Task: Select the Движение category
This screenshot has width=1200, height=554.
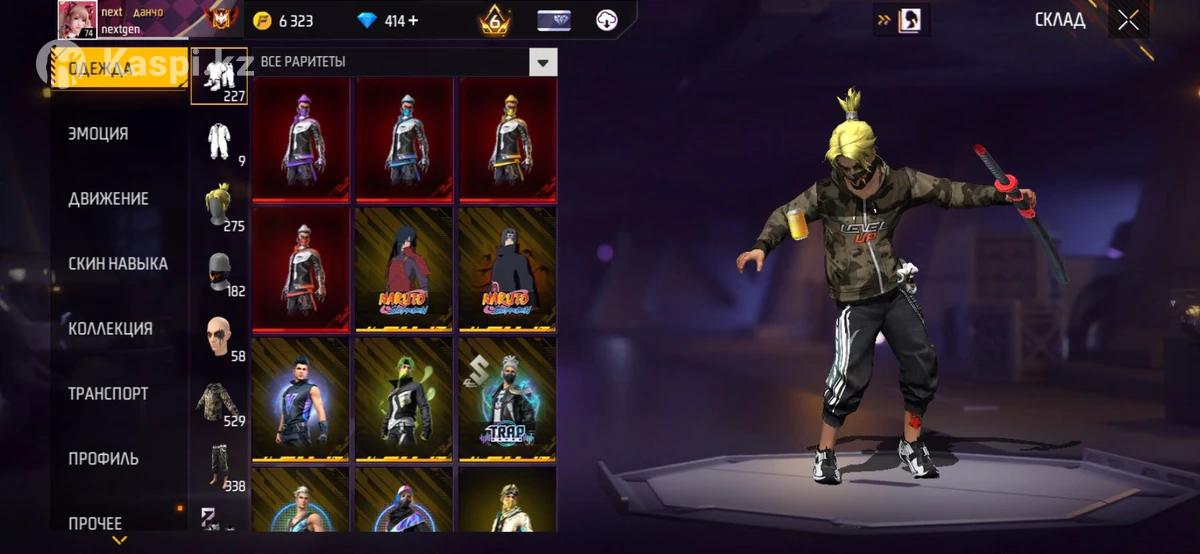Action: [108, 199]
